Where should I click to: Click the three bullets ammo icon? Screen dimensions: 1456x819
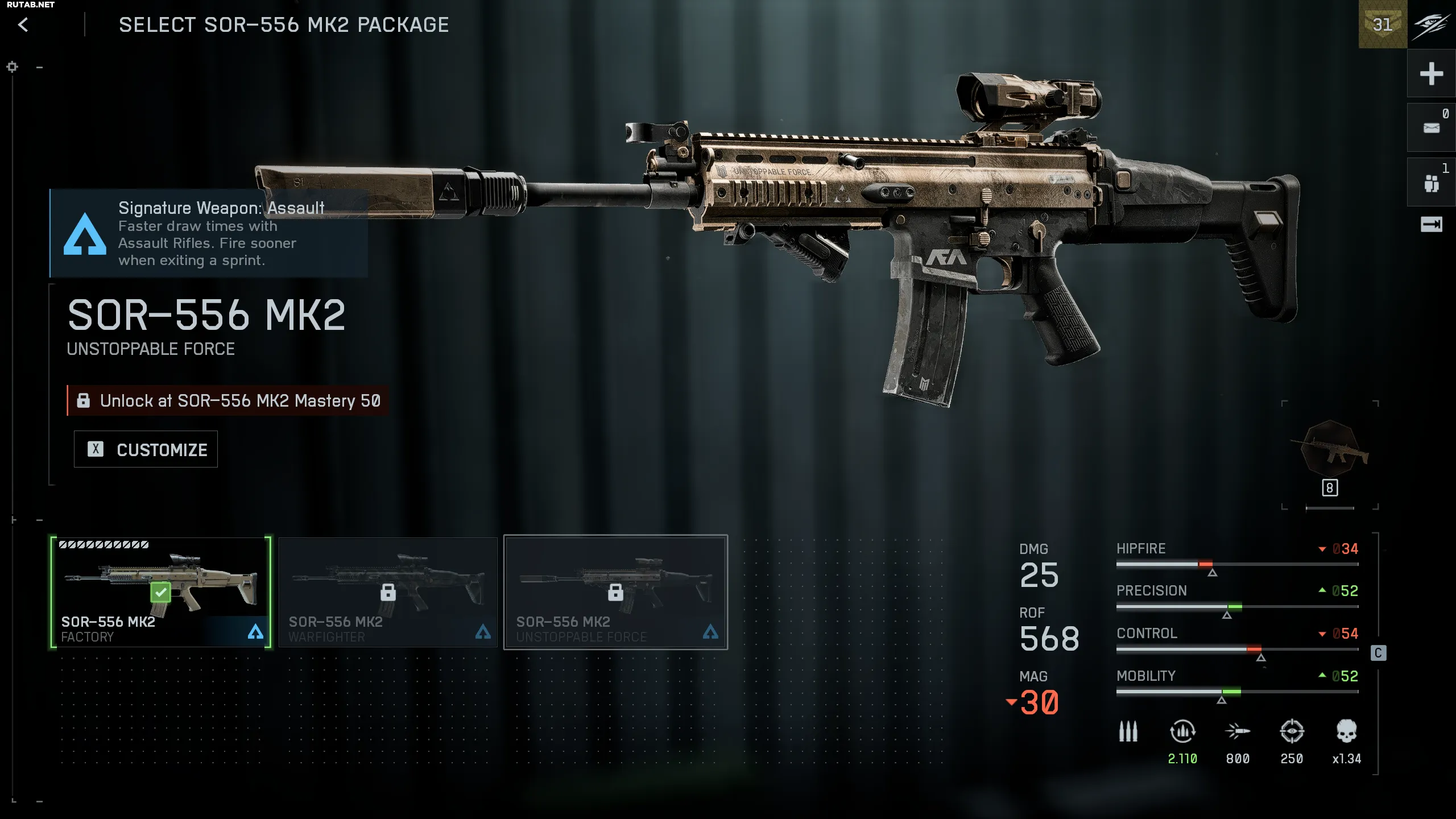click(x=1128, y=731)
